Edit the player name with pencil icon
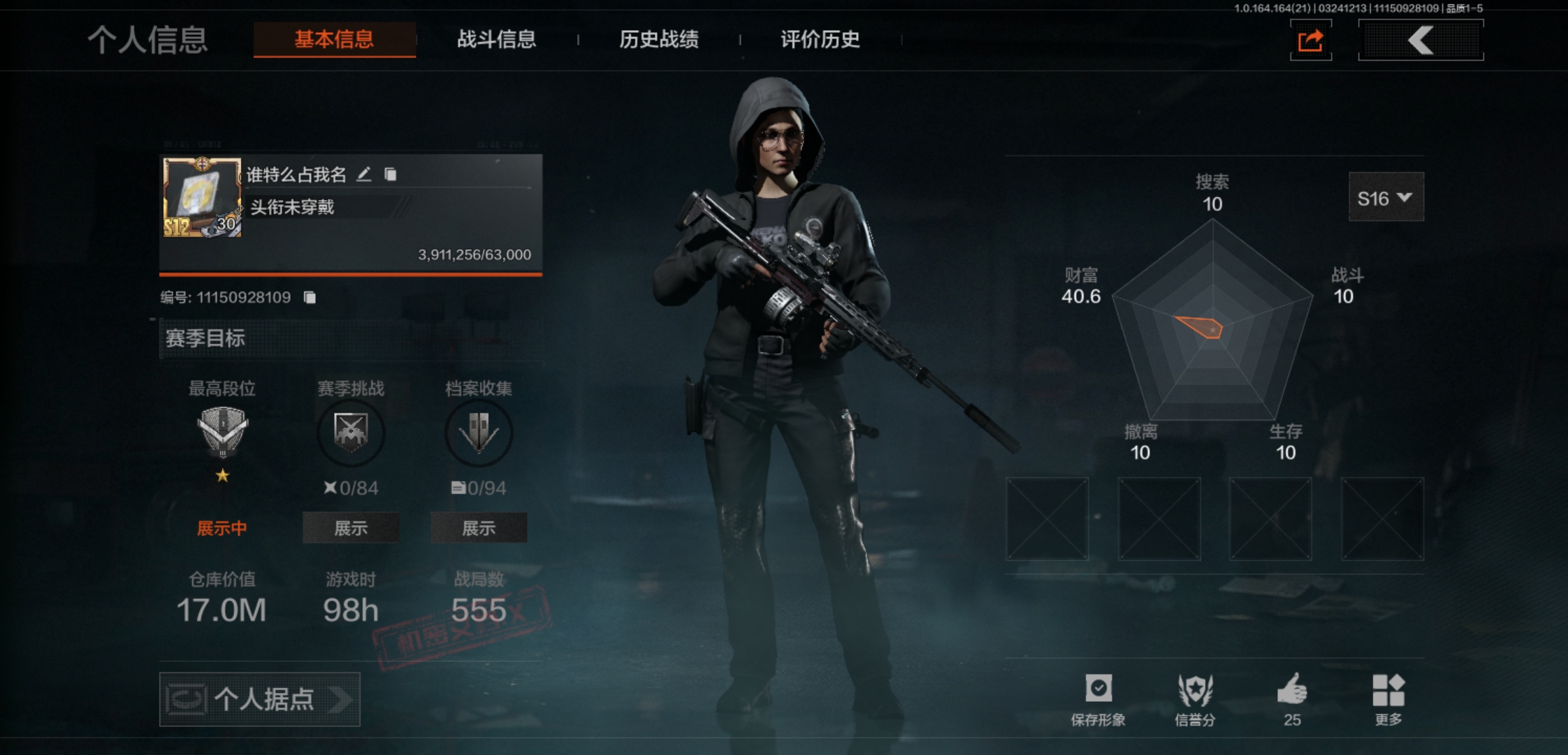The width and height of the screenshot is (1568, 755). point(364,174)
